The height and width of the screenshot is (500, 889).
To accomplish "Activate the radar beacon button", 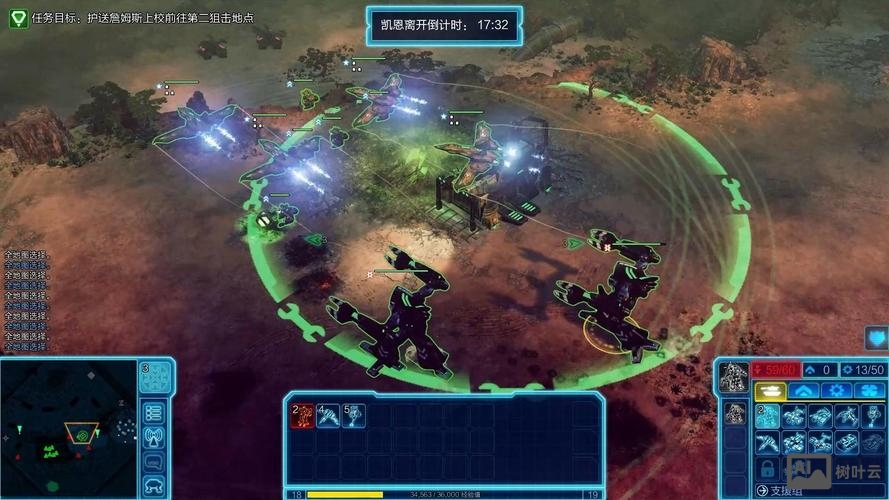I will click(154, 437).
